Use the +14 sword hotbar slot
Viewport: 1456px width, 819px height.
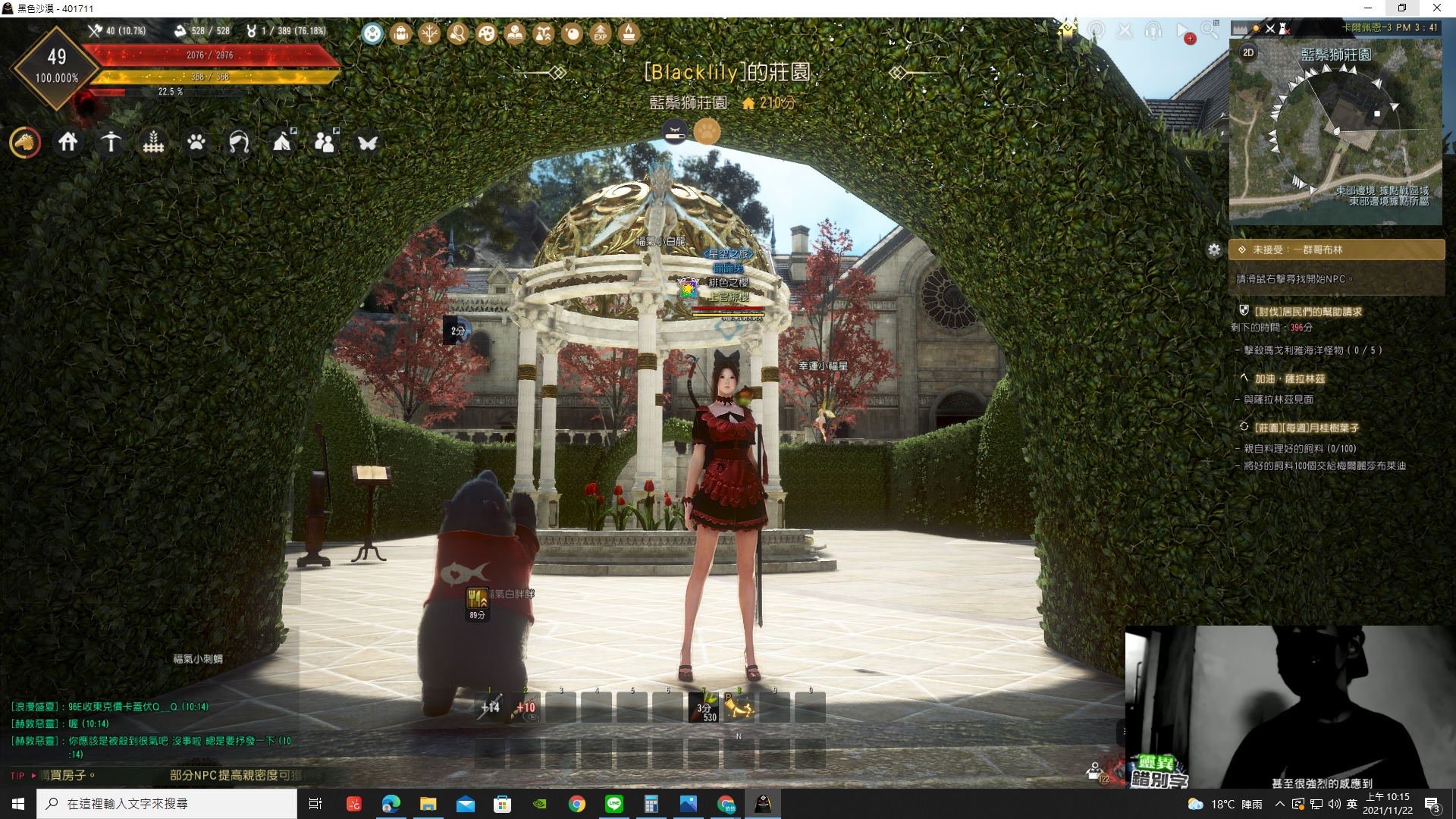tap(490, 708)
